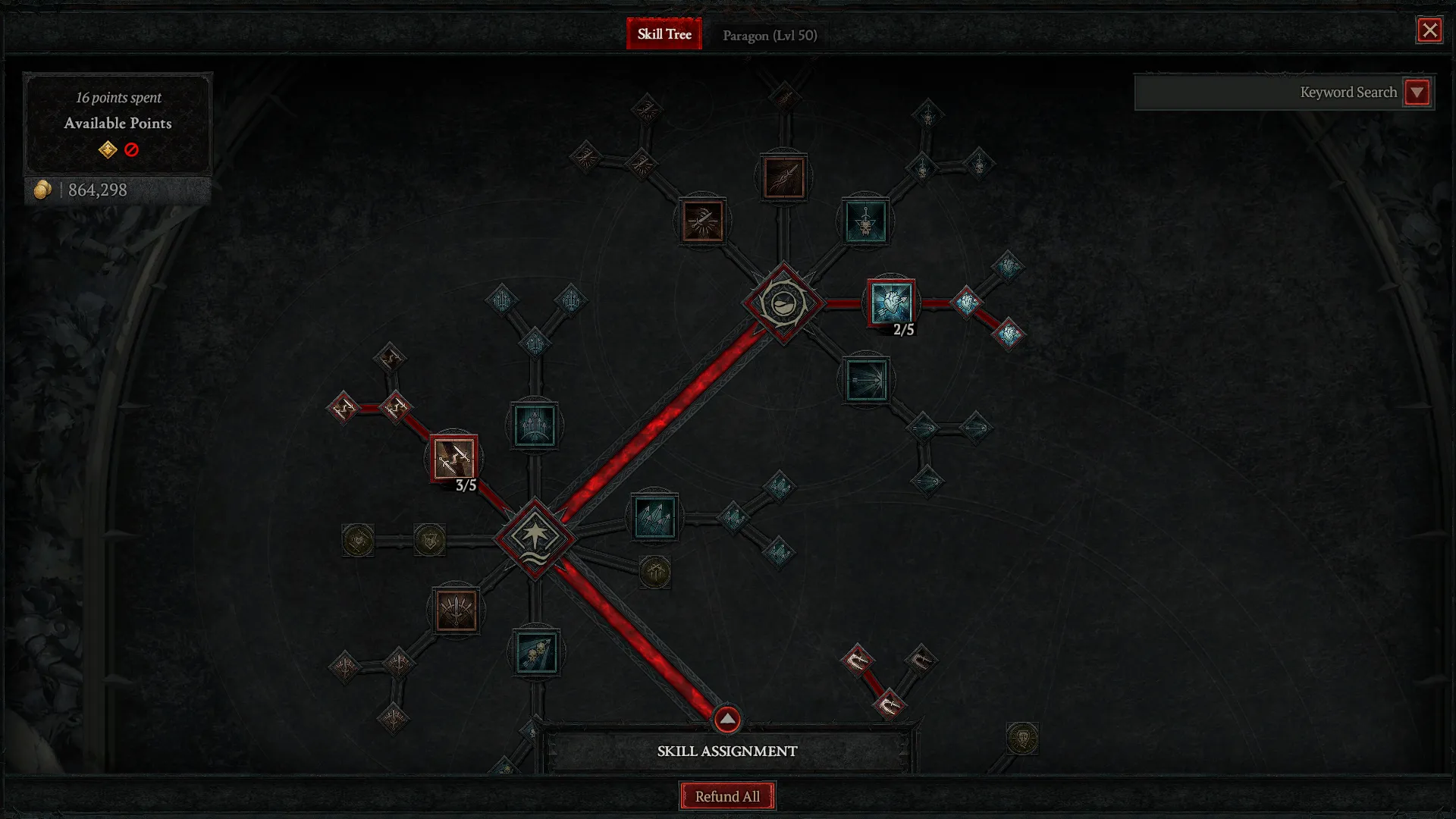
Task: Select the crossed daggers skill ranked 3/5
Action: (453, 459)
